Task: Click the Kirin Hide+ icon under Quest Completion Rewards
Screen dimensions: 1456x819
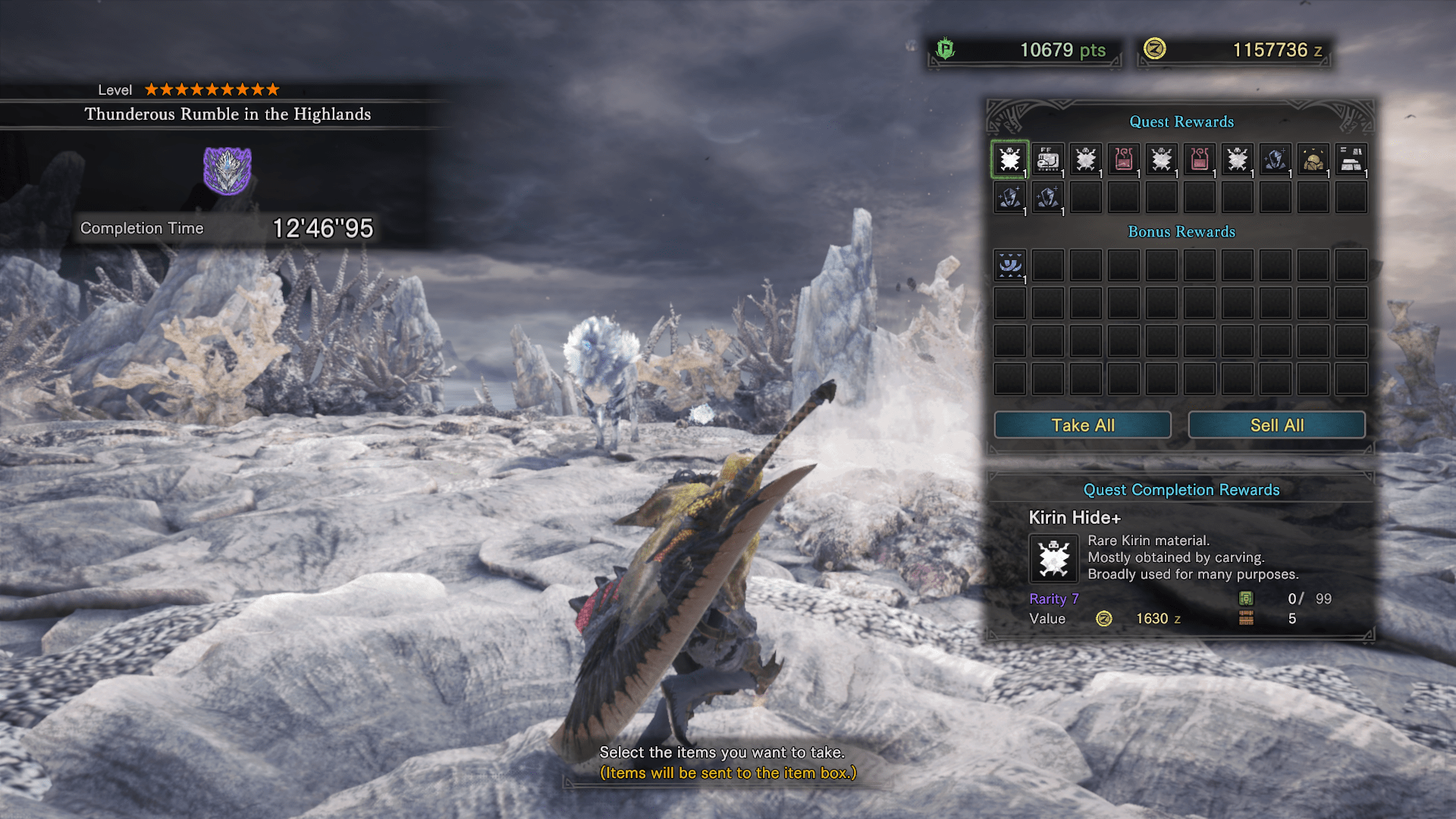Action: (1053, 558)
